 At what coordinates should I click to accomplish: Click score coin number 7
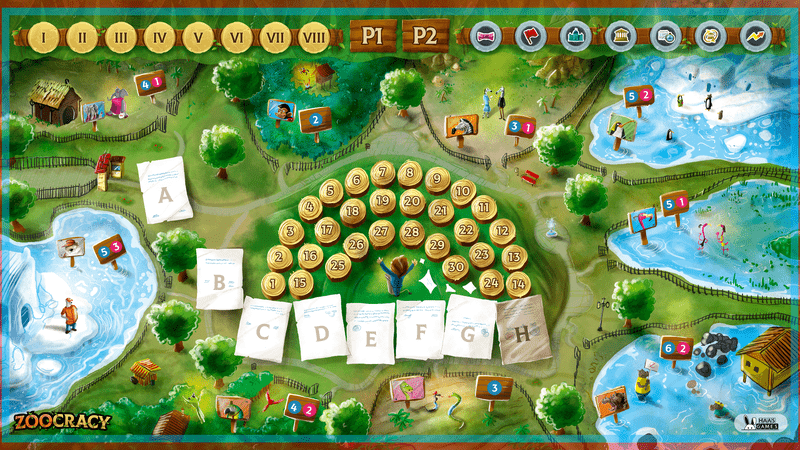point(382,174)
